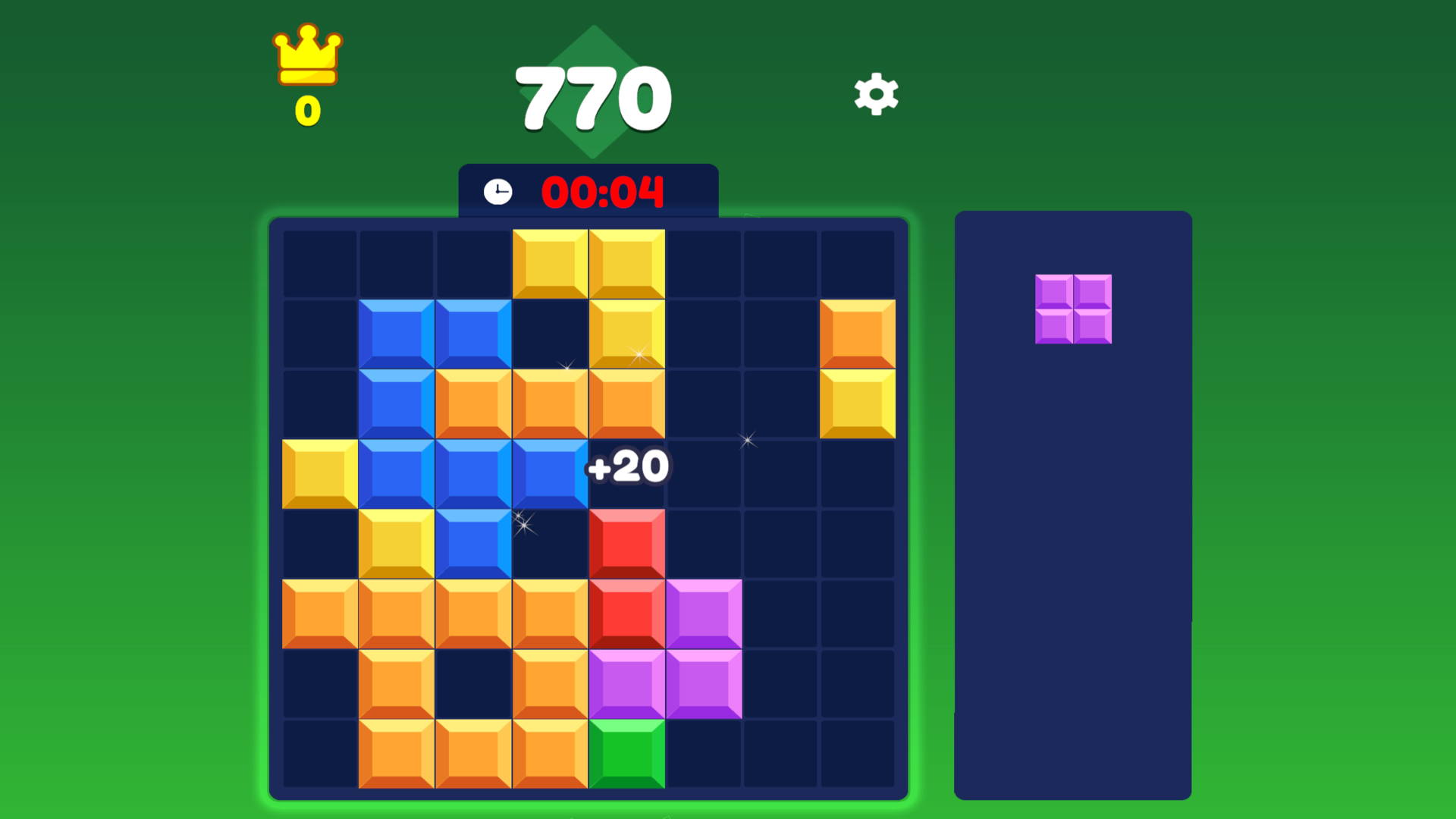
Task: Click the empty piece tray panel
Action: [x=1073, y=569]
